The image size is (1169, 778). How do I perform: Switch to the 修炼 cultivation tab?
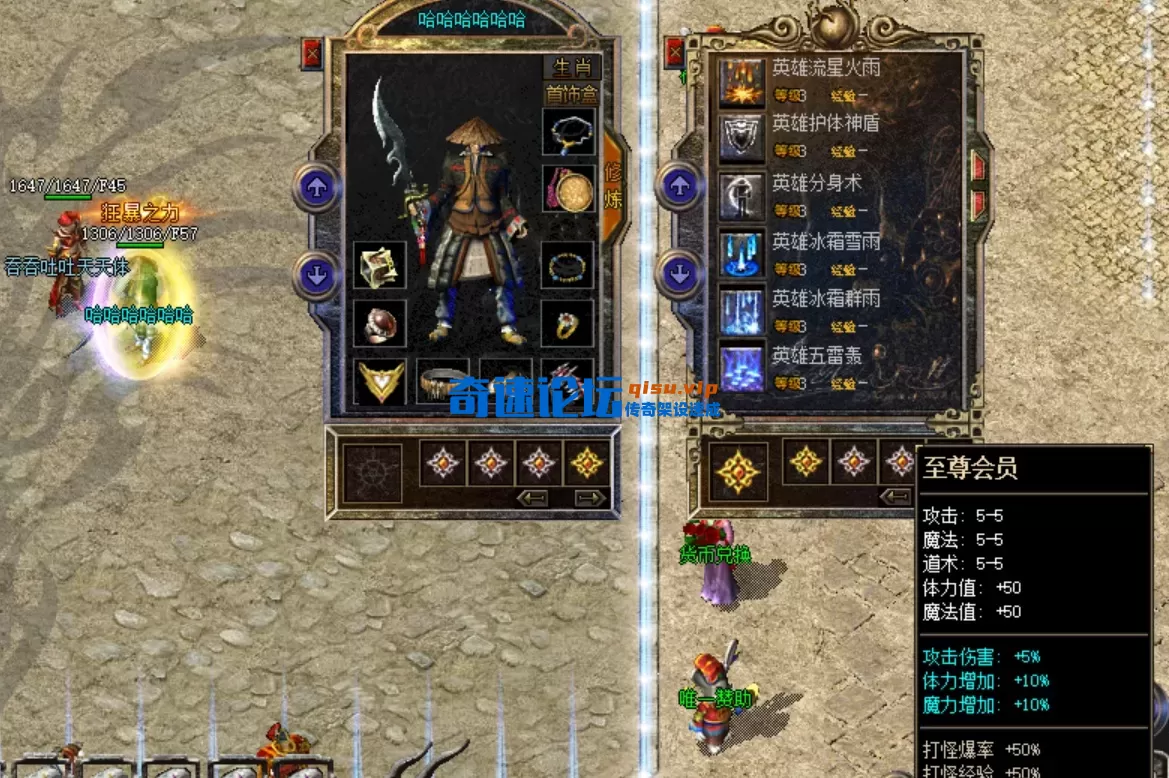[x=612, y=185]
